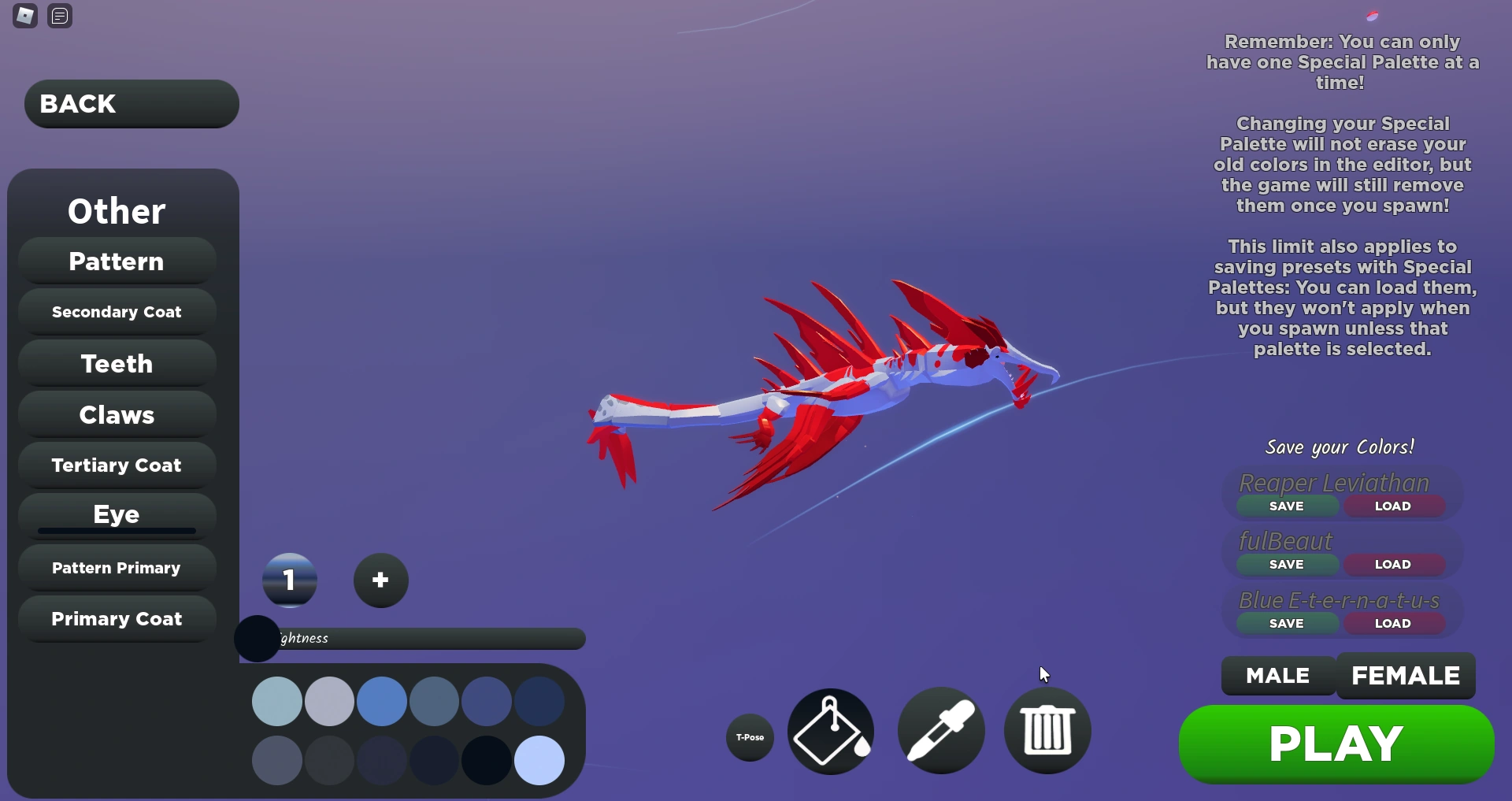Click the green PLAY button
The image size is (1512, 801).
pyautogui.click(x=1336, y=743)
